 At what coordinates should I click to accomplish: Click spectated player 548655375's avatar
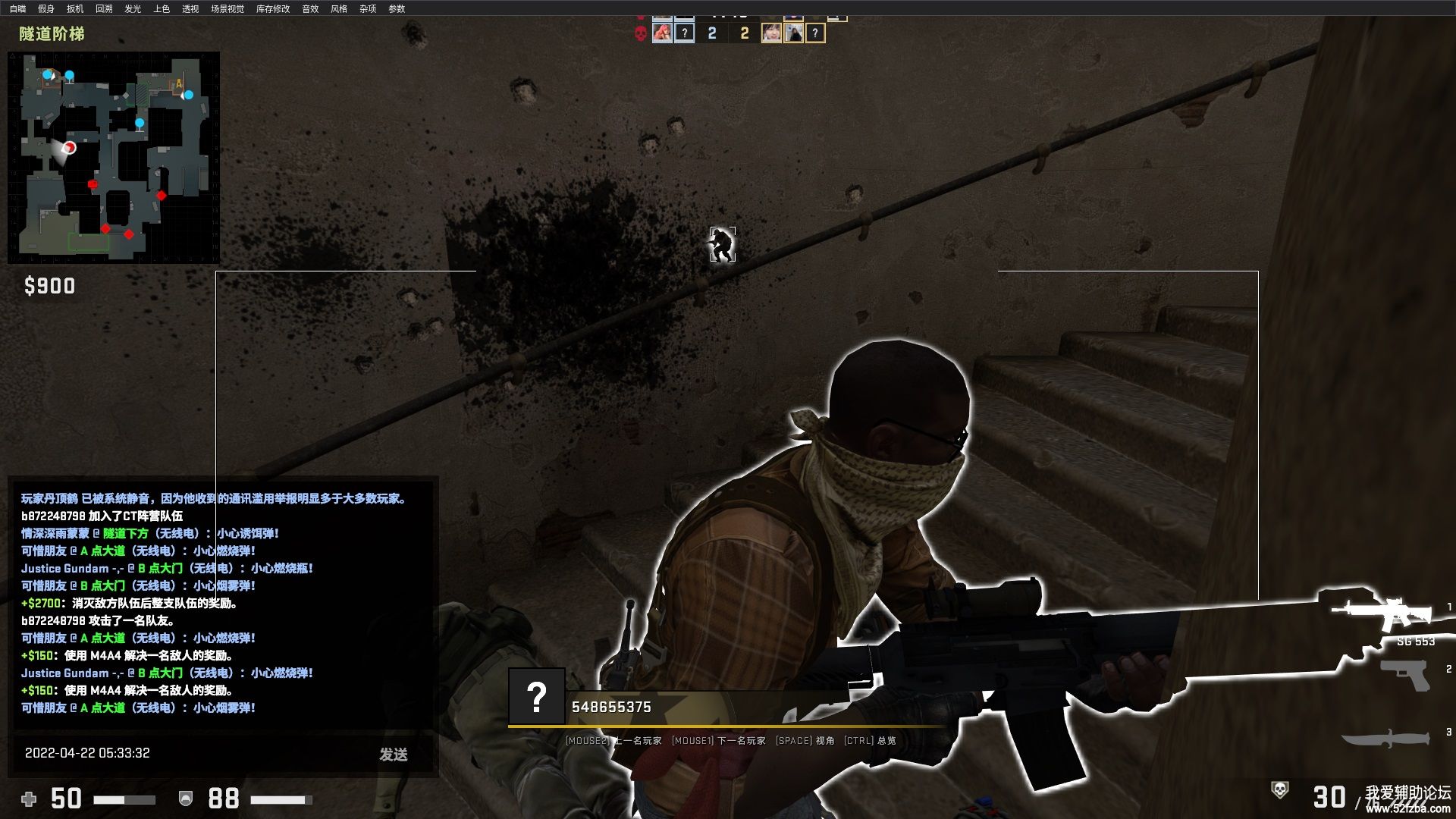click(537, 696)
